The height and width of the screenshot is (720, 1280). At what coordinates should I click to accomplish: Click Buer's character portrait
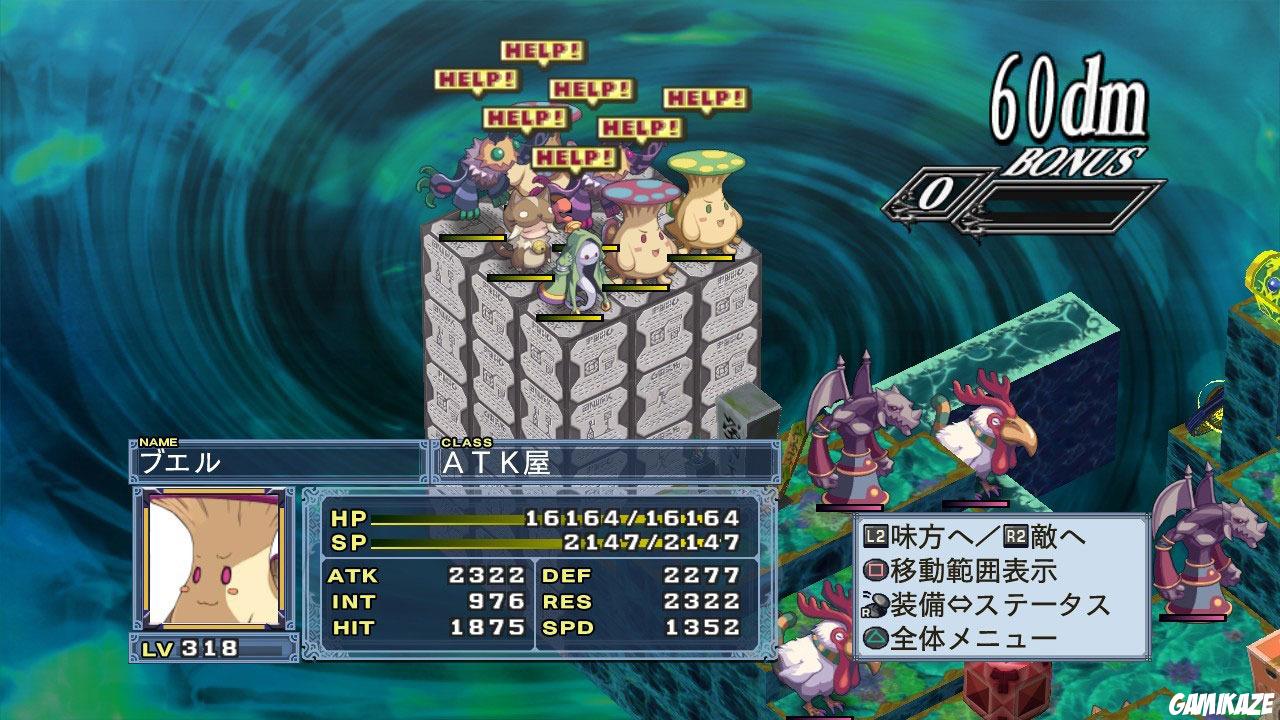(212, 560)
